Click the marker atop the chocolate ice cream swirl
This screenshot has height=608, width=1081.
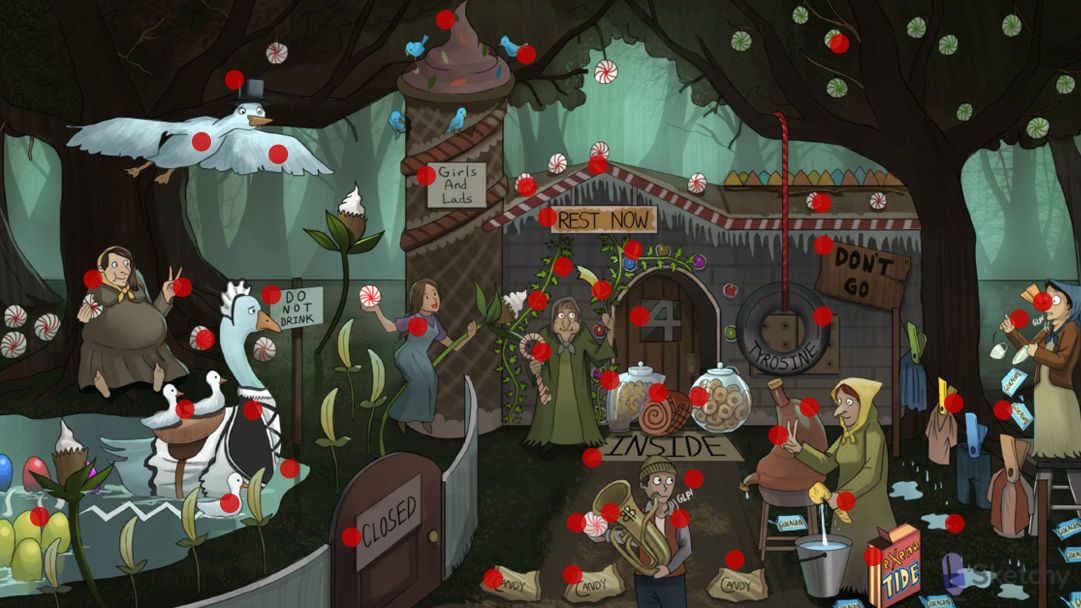(x=445, y=19)
